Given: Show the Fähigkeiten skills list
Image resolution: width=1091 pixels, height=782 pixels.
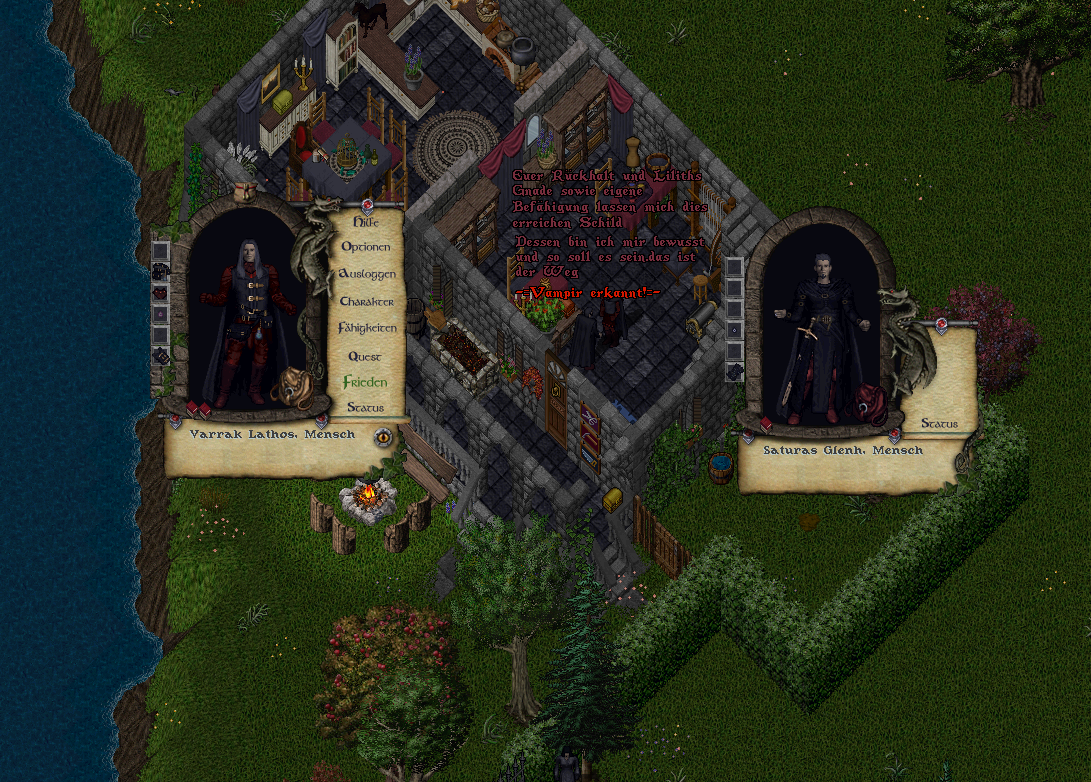Looking at the screenshot, I should click(x=367, y=328).
